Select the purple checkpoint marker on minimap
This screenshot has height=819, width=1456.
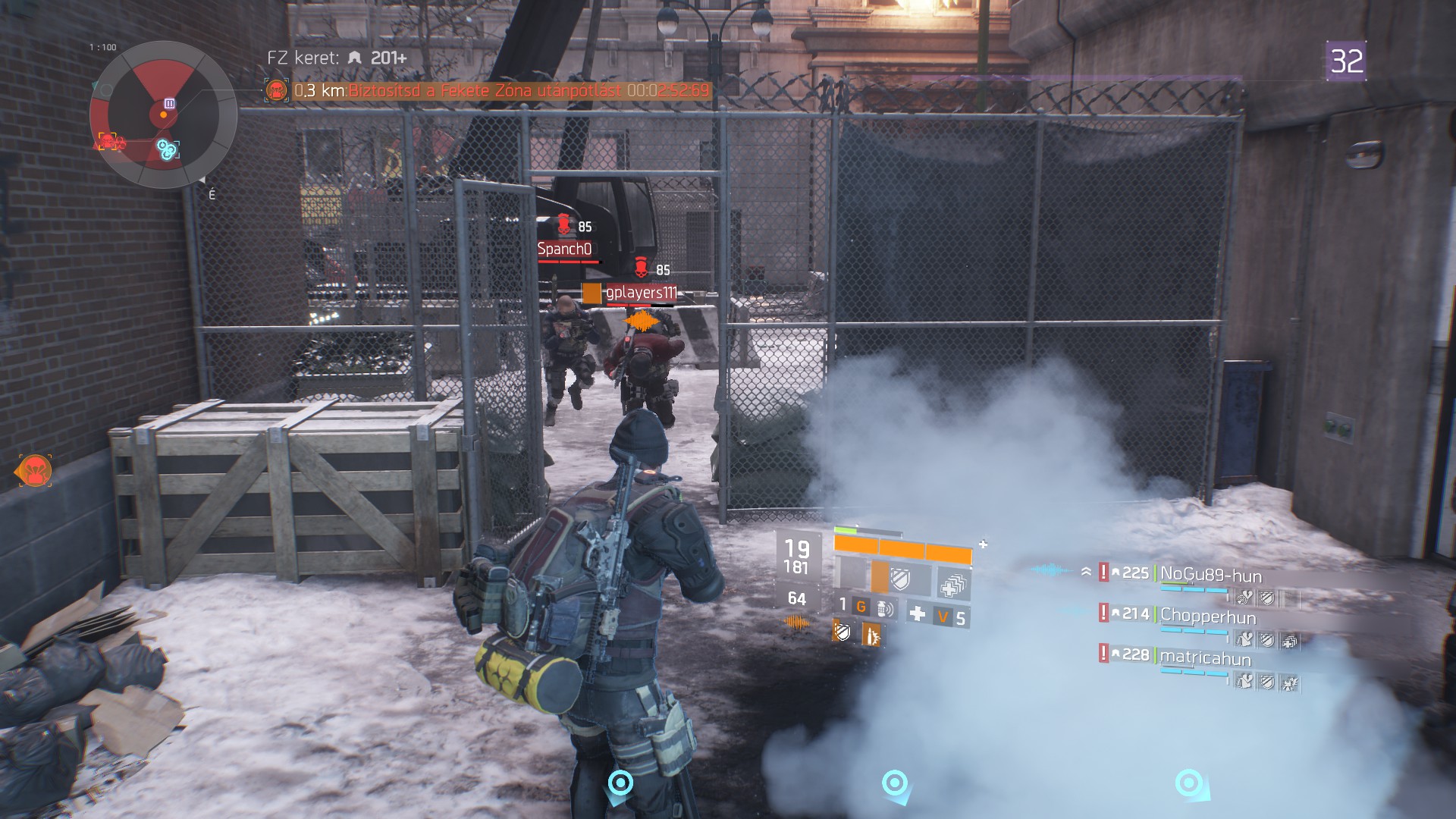click(170, 104)
